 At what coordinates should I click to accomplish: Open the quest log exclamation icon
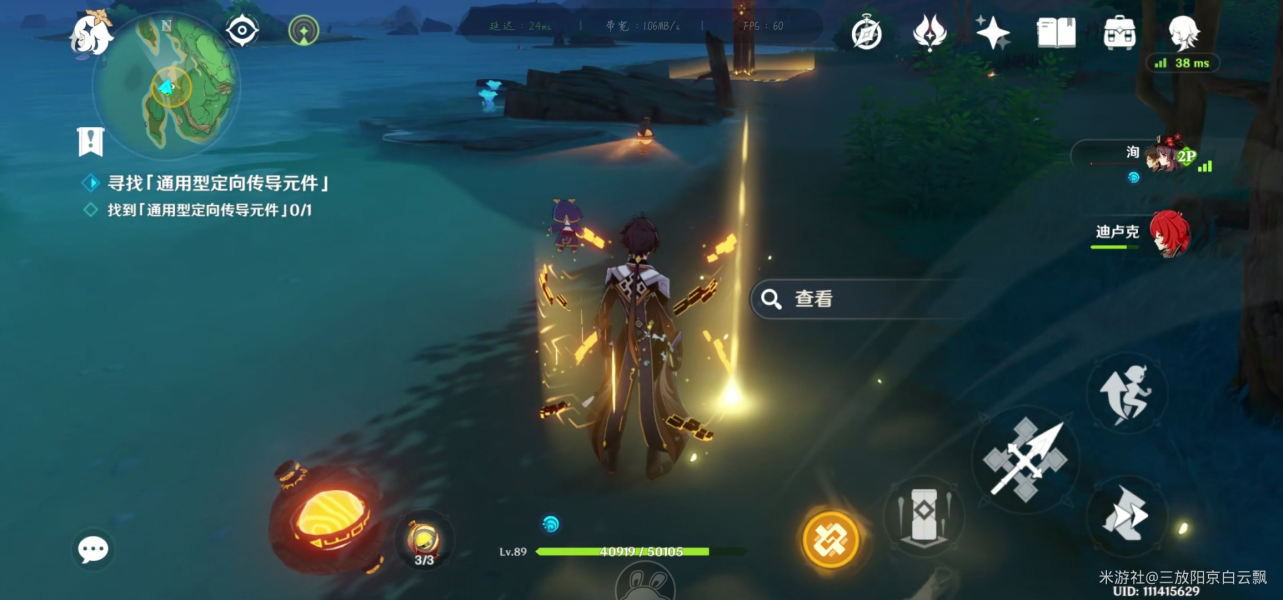click(91, 141)
